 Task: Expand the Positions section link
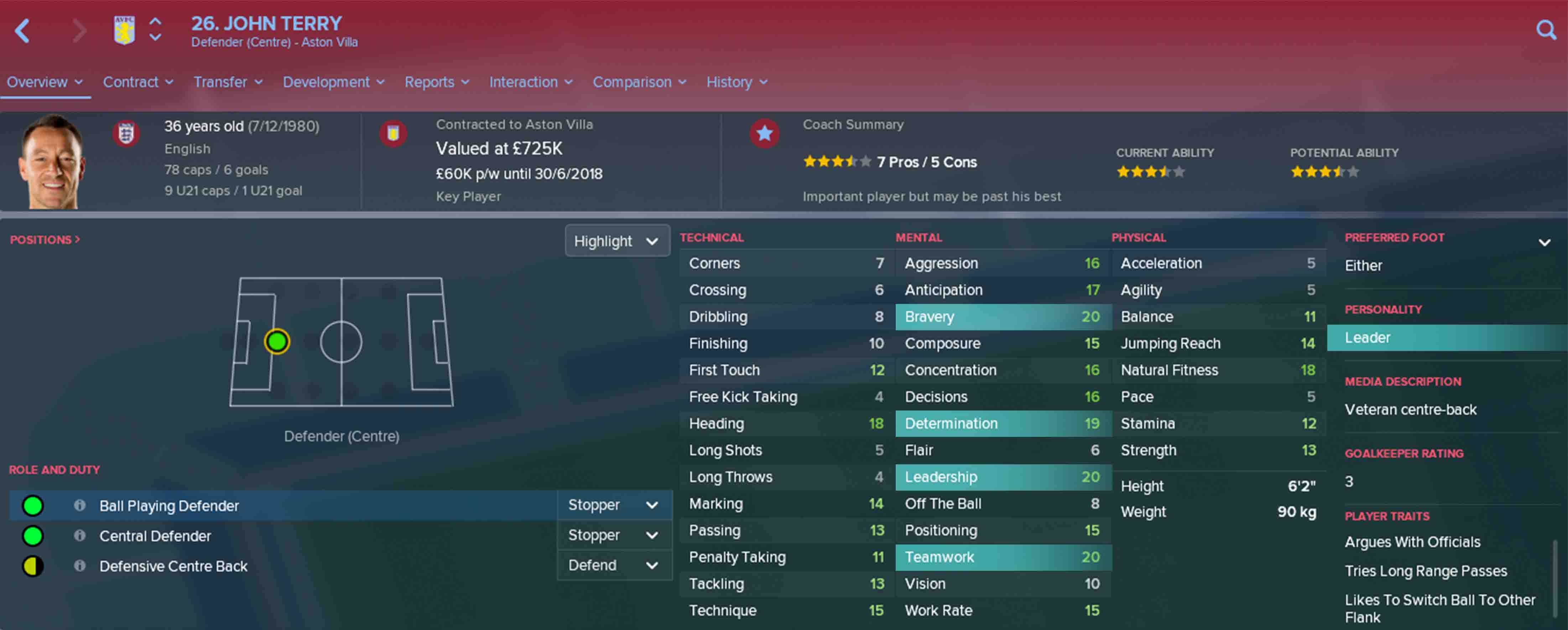coord(45,239)
